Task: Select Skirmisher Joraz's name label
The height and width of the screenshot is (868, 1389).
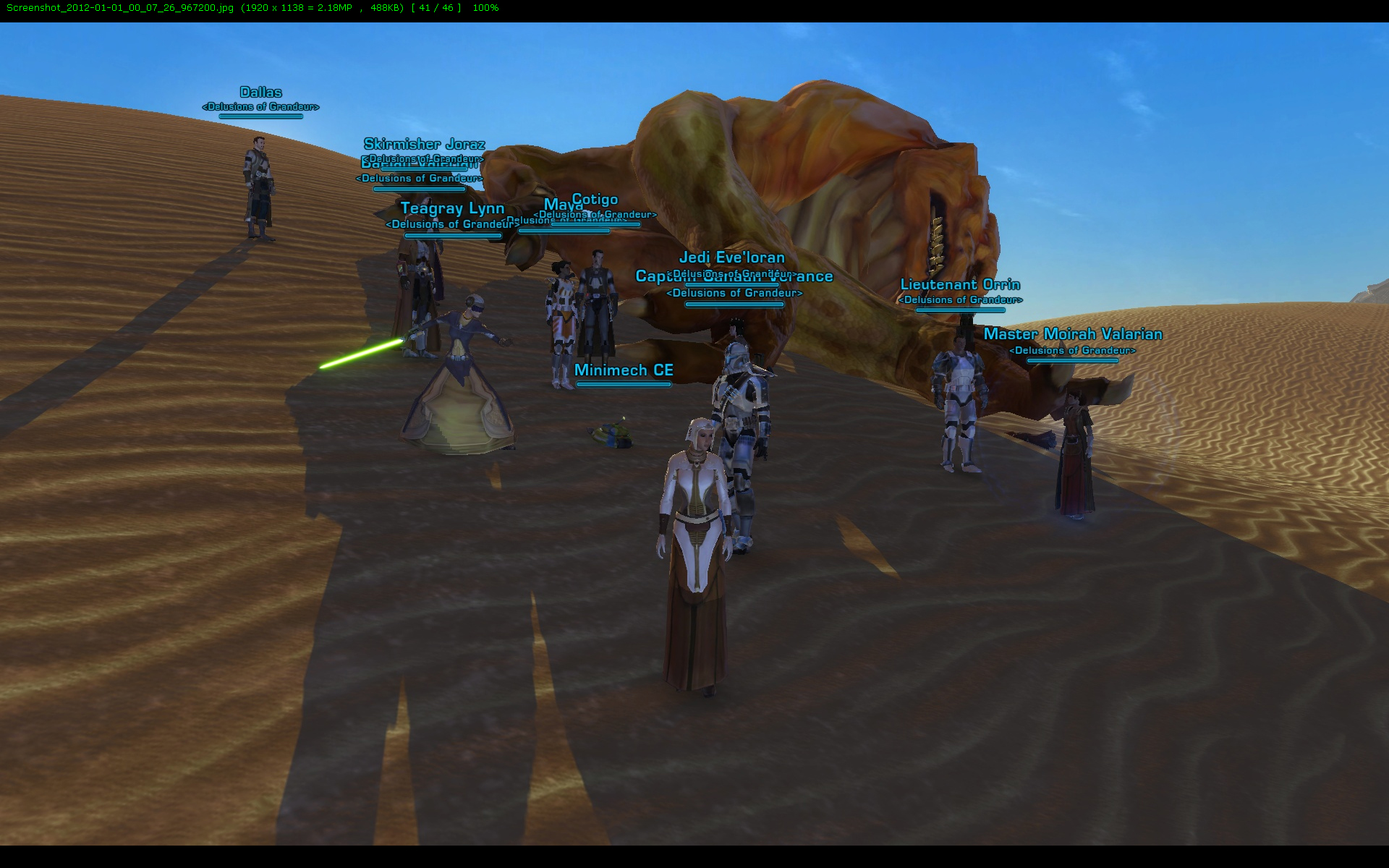Action: (x=424, y=144)
